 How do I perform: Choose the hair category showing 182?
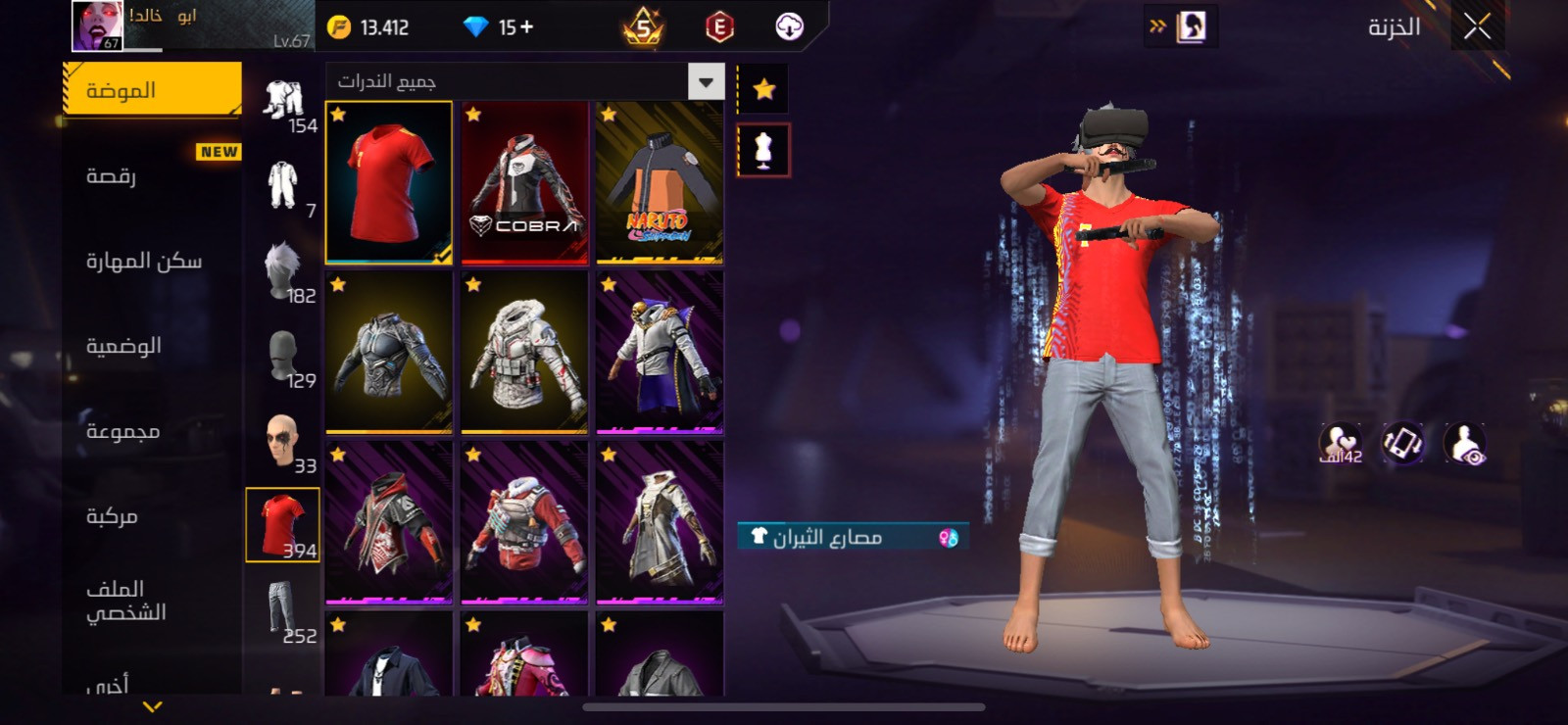pos(283,269)
